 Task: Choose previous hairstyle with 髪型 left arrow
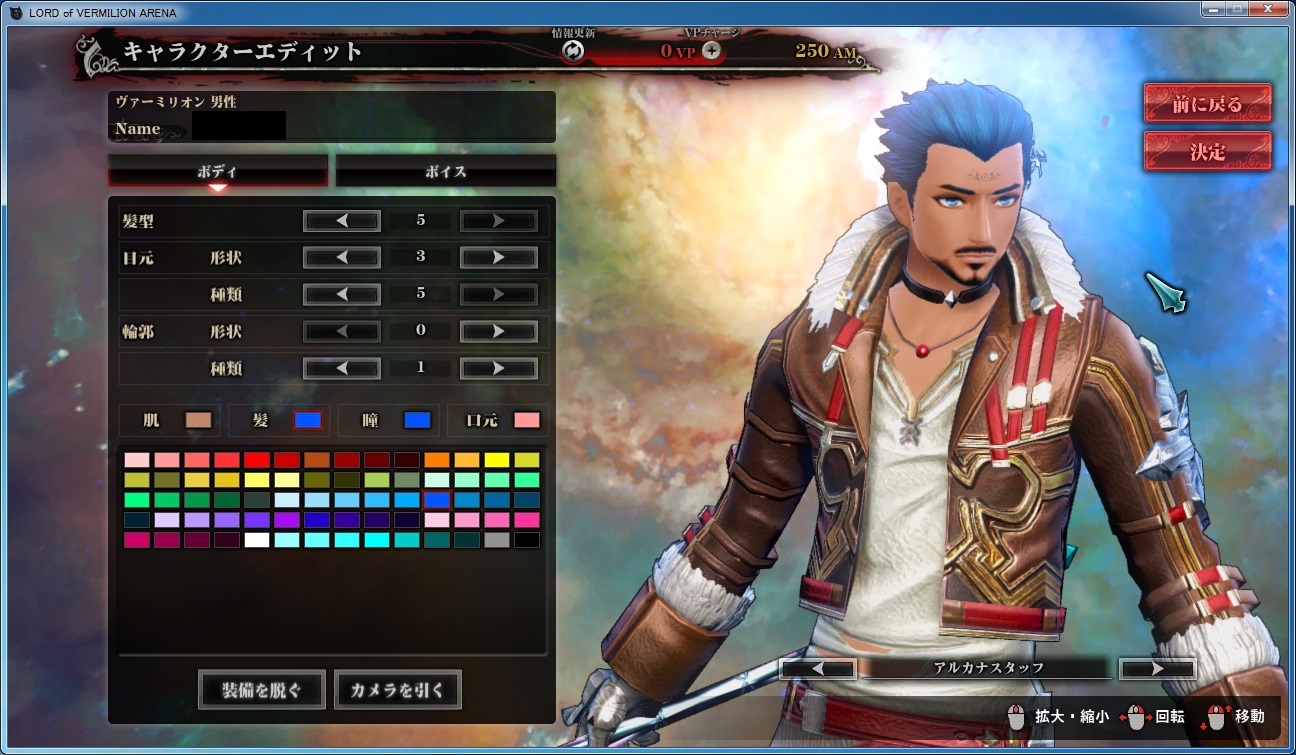(342, 221)
